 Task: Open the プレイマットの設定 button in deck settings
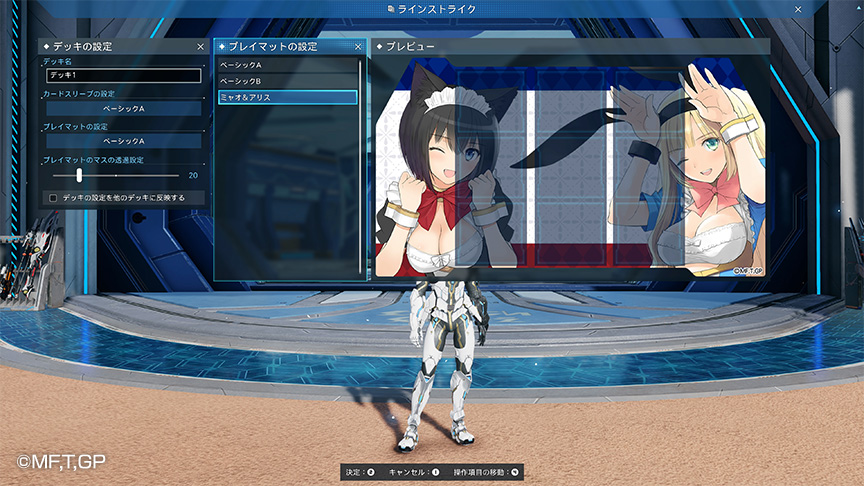pyautogui.click(x=123, y=141)
